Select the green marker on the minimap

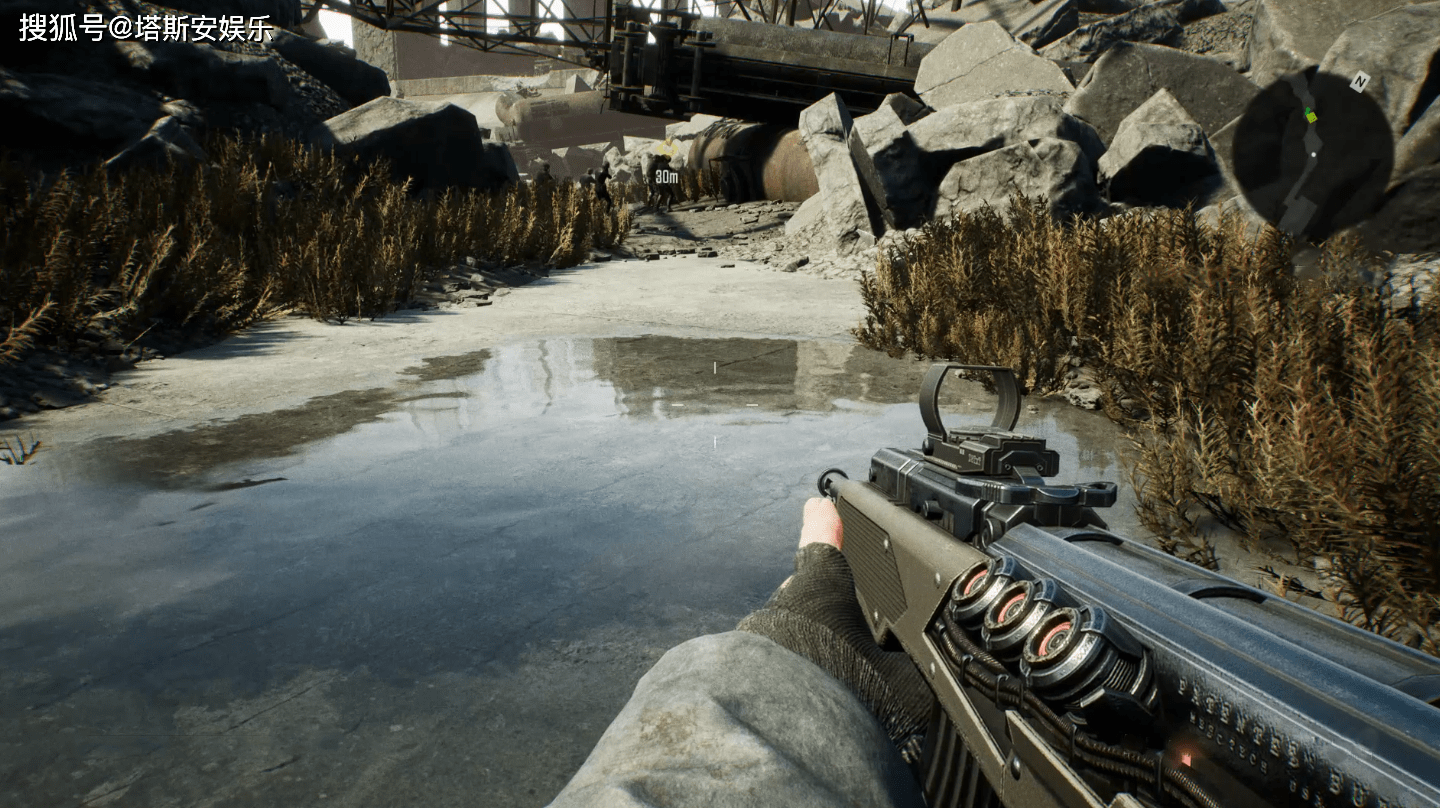(1310, 116)
